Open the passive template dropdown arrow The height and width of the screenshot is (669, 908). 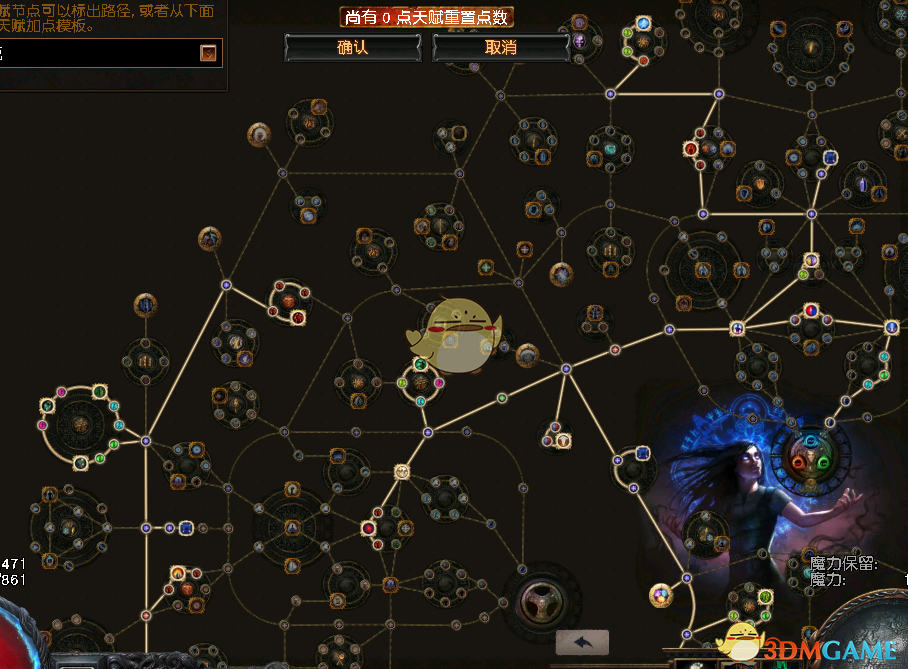click(x=208, y=53)
